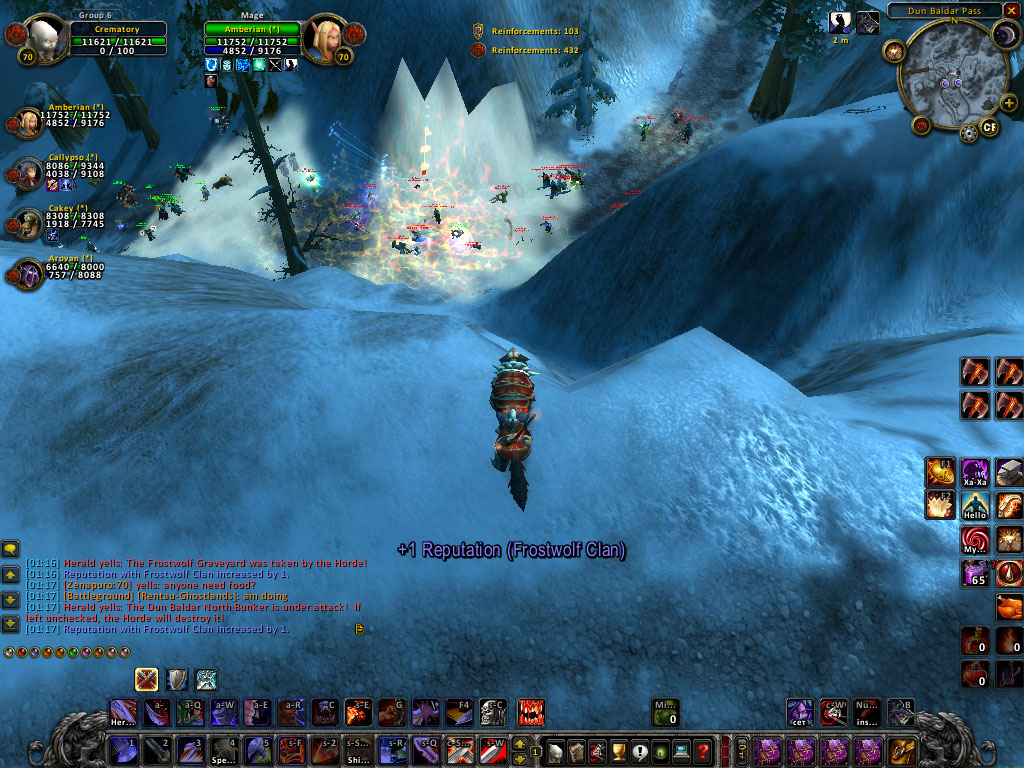Open the CF minimap button
The height and width of the screenshot is (768, 1024).
[x=989, y=127]
